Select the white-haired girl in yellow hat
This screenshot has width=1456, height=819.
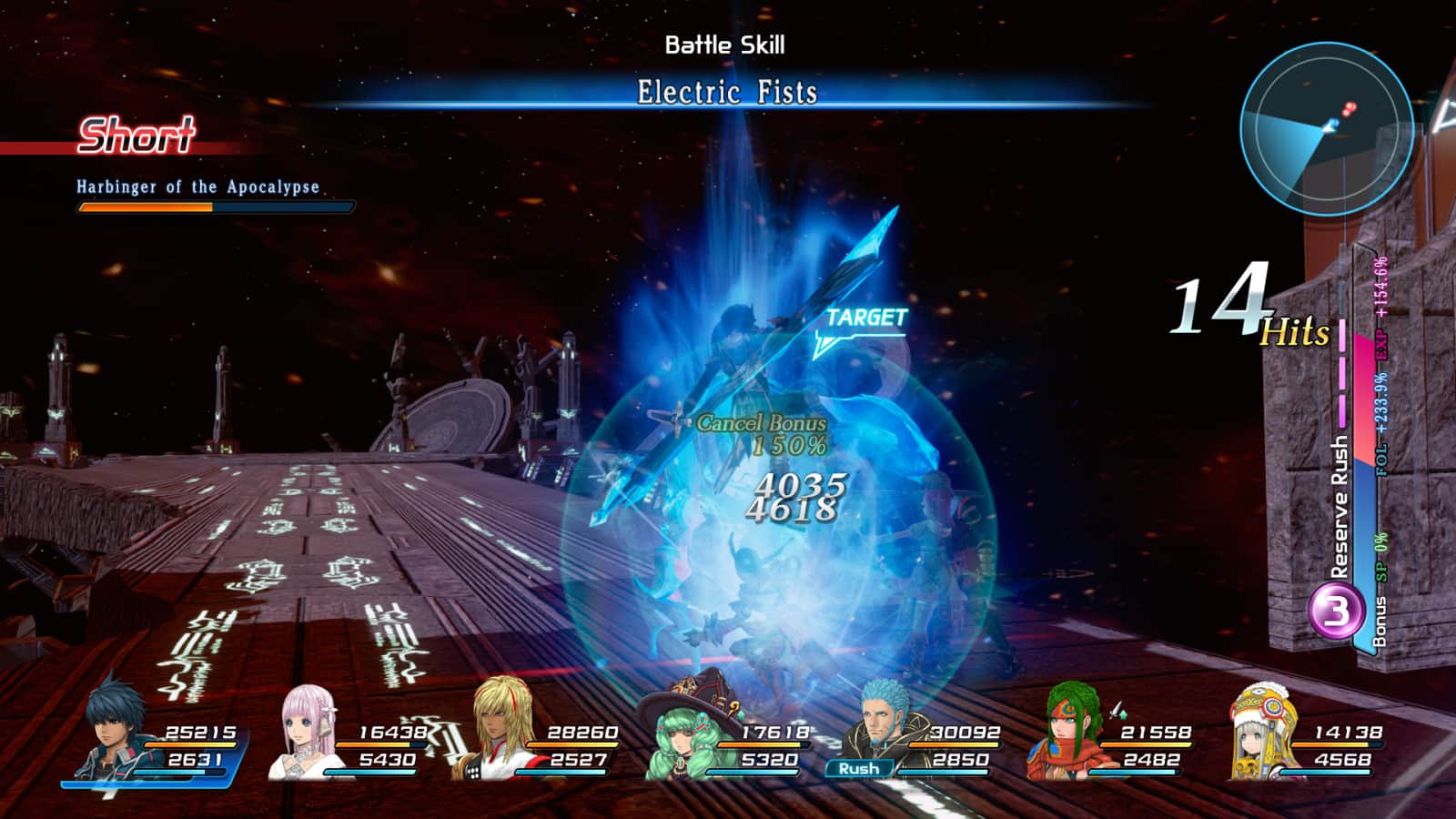[1262, 733]
